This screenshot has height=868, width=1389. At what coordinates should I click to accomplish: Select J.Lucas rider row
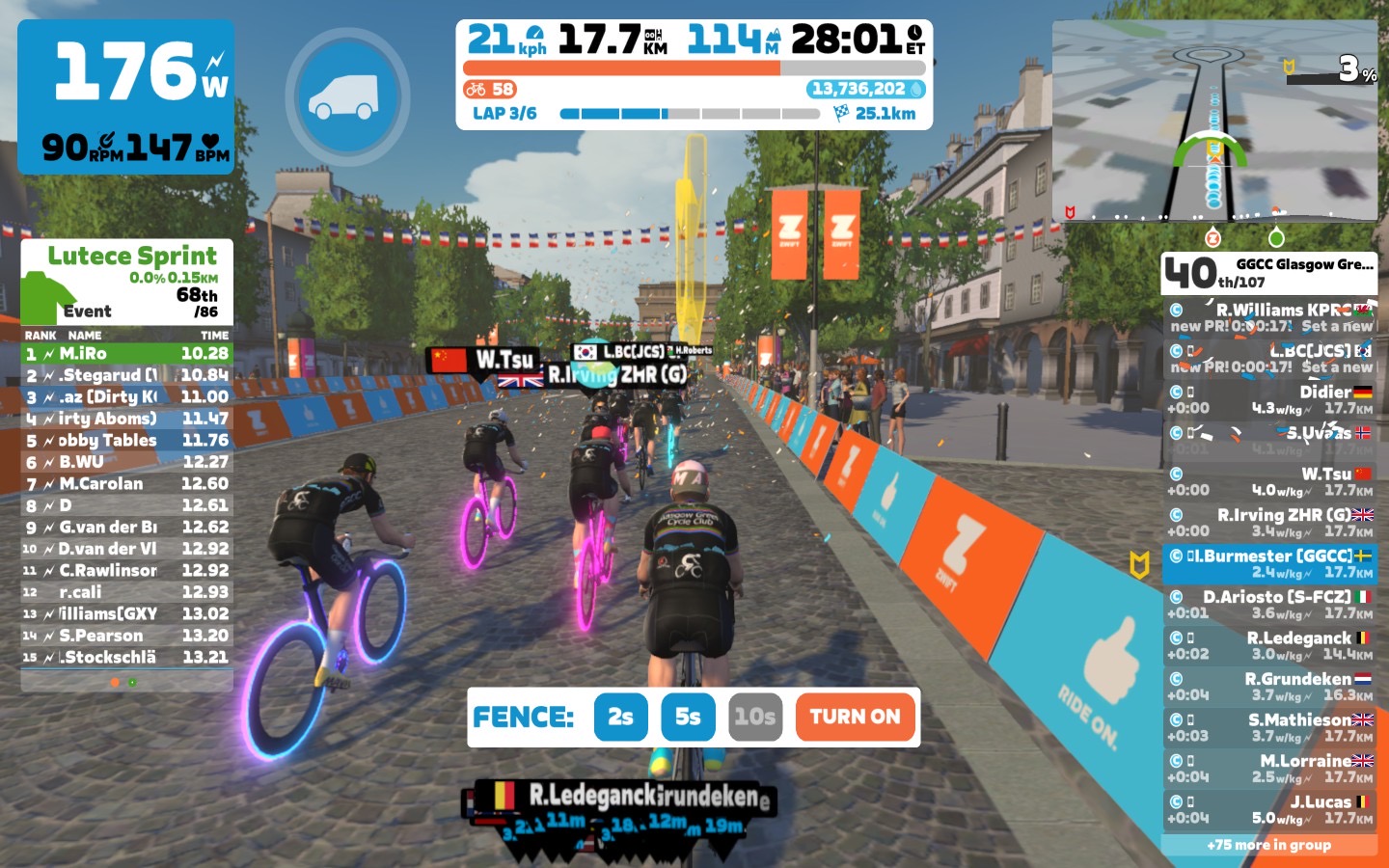coord(1269,809)
